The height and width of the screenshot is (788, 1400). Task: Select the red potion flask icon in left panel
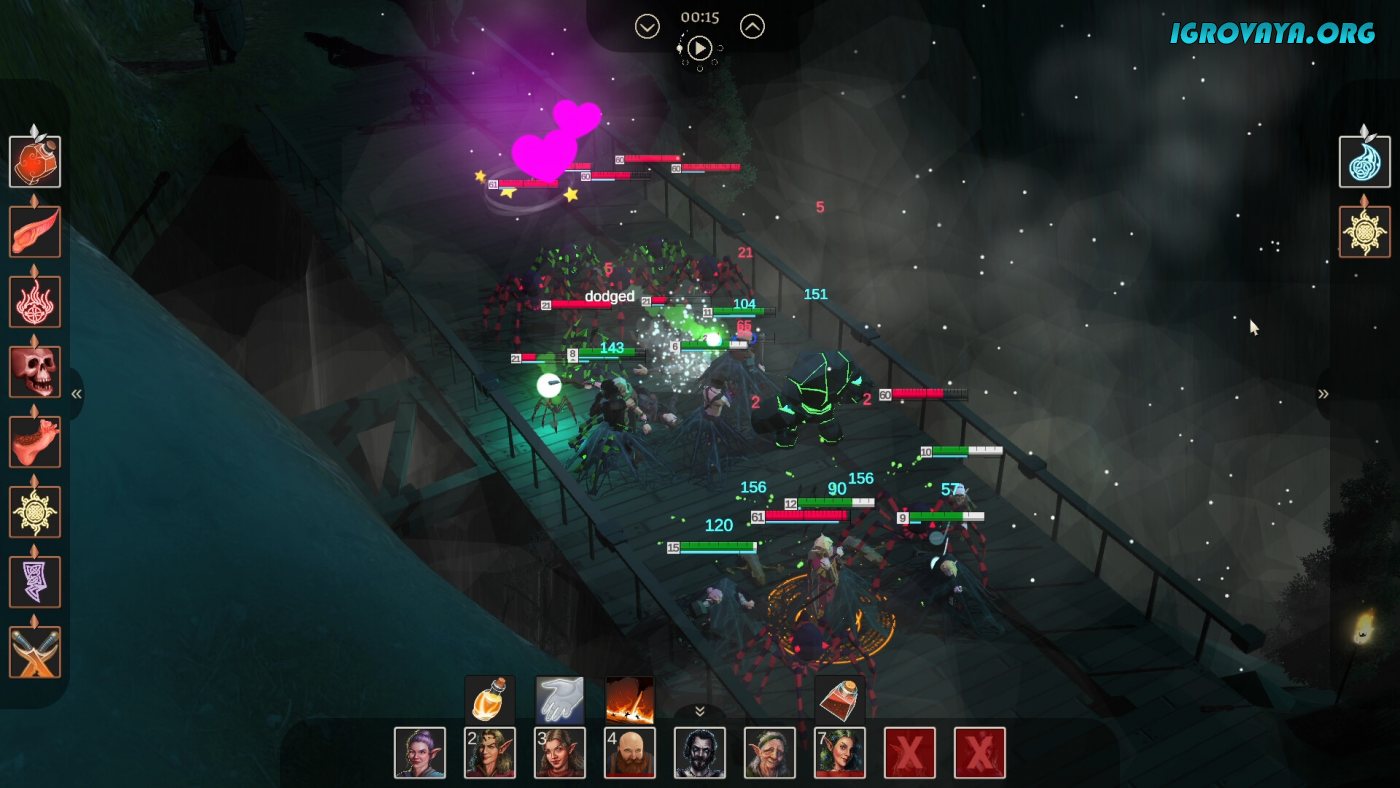coord(35,162)
